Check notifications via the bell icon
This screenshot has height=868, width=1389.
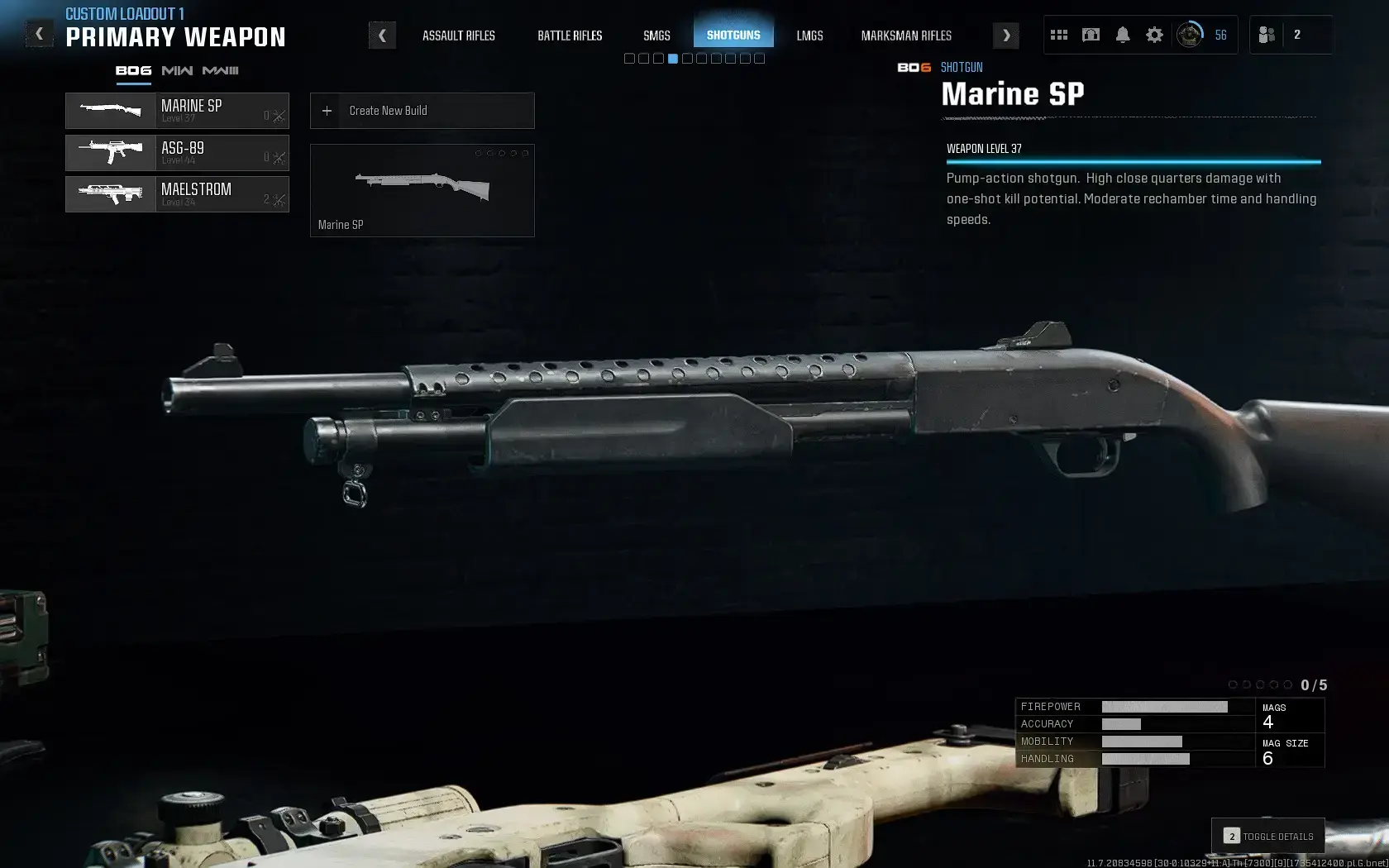tap(1122, 35)
